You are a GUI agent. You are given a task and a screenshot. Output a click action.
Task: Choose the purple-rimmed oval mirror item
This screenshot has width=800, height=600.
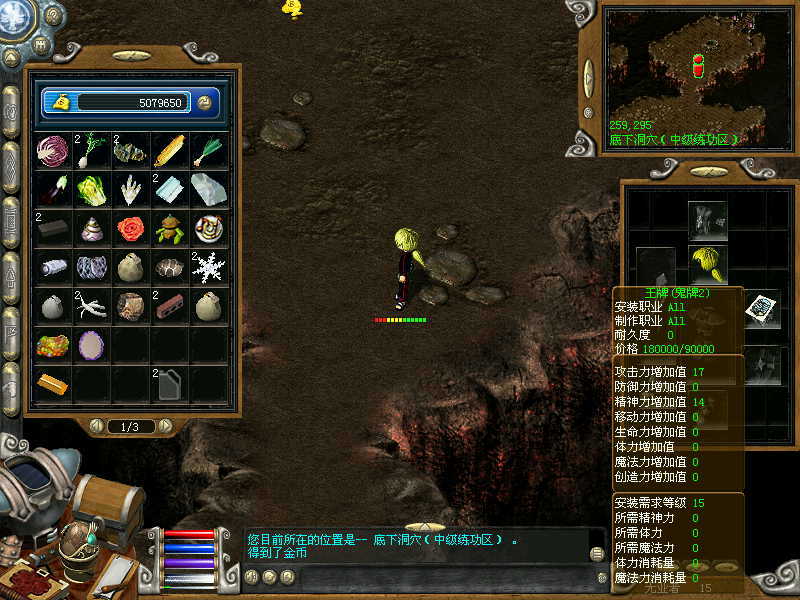(91, 345)
